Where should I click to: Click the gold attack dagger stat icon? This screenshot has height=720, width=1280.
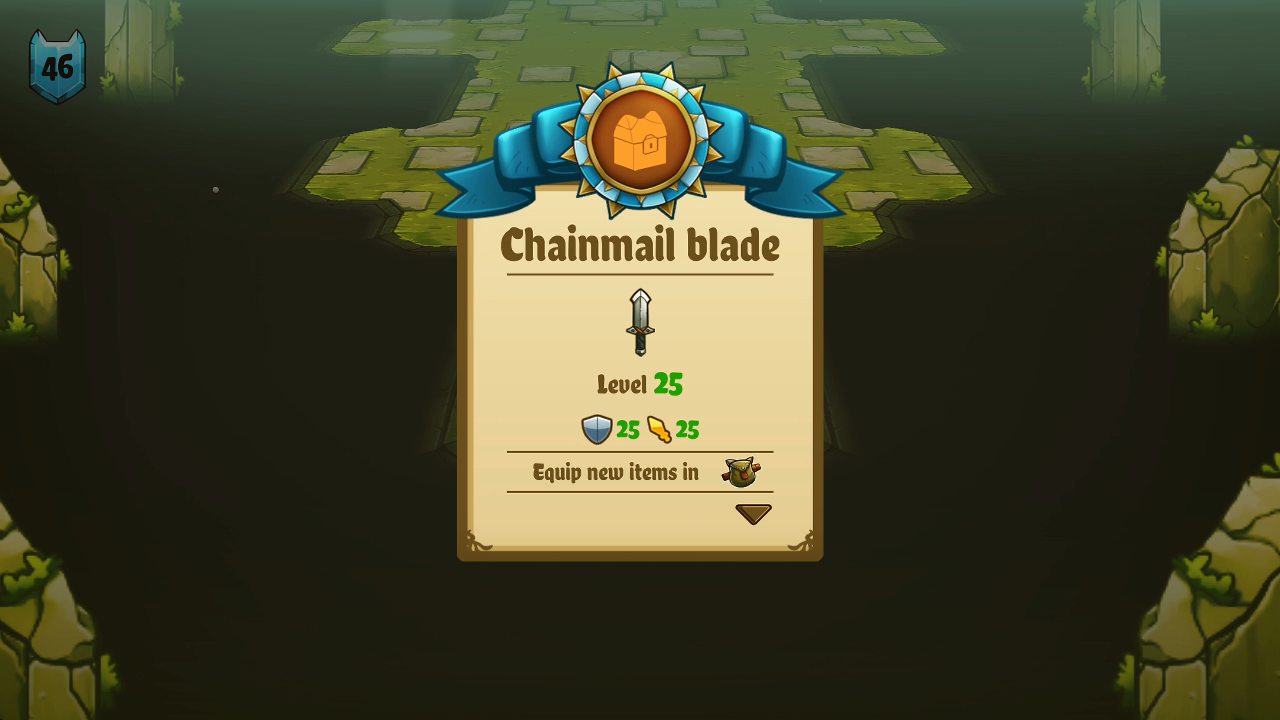pyautogui.click(x=661, y=429)
